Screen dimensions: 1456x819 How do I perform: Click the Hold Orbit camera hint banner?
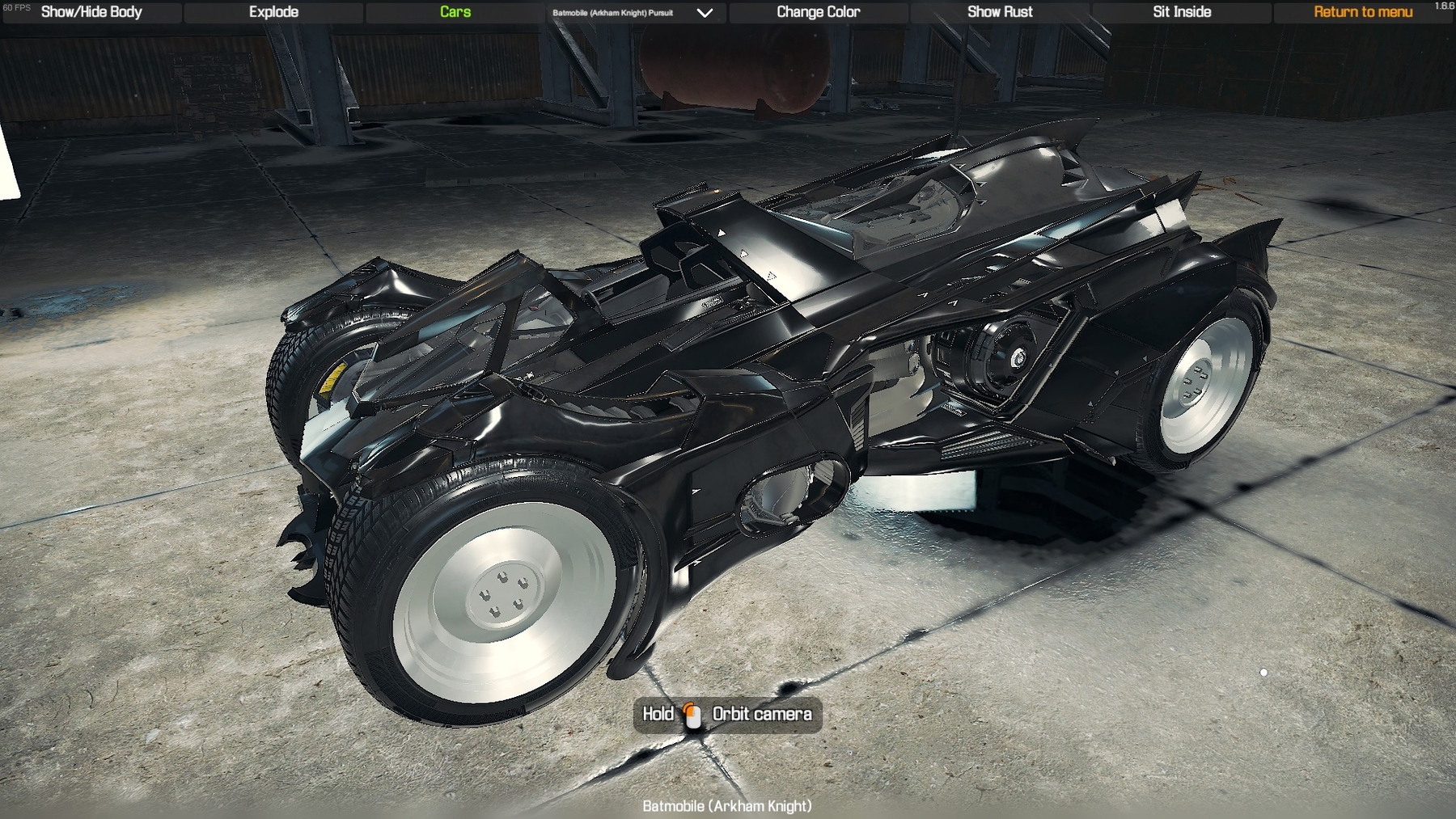pyautogui.click(x=726, y=715)
